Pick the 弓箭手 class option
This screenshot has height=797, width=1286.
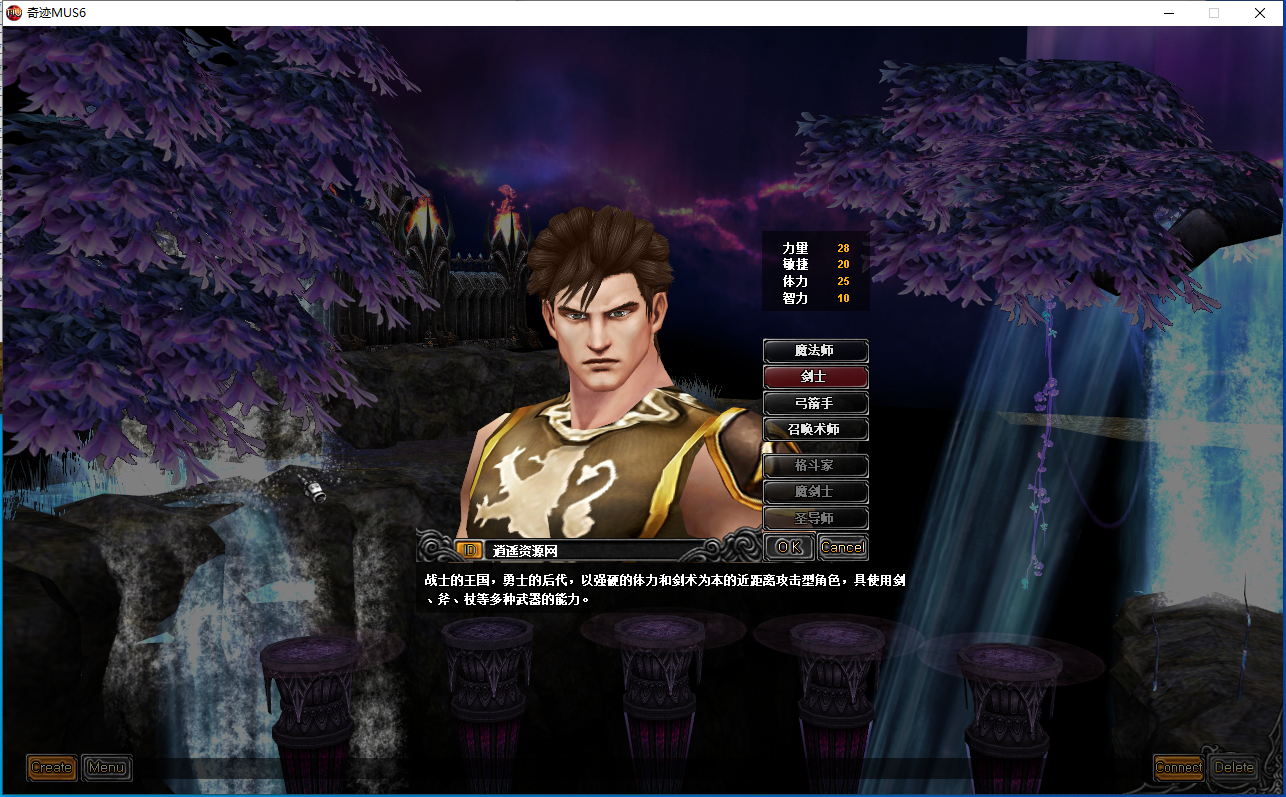point(815,404)
